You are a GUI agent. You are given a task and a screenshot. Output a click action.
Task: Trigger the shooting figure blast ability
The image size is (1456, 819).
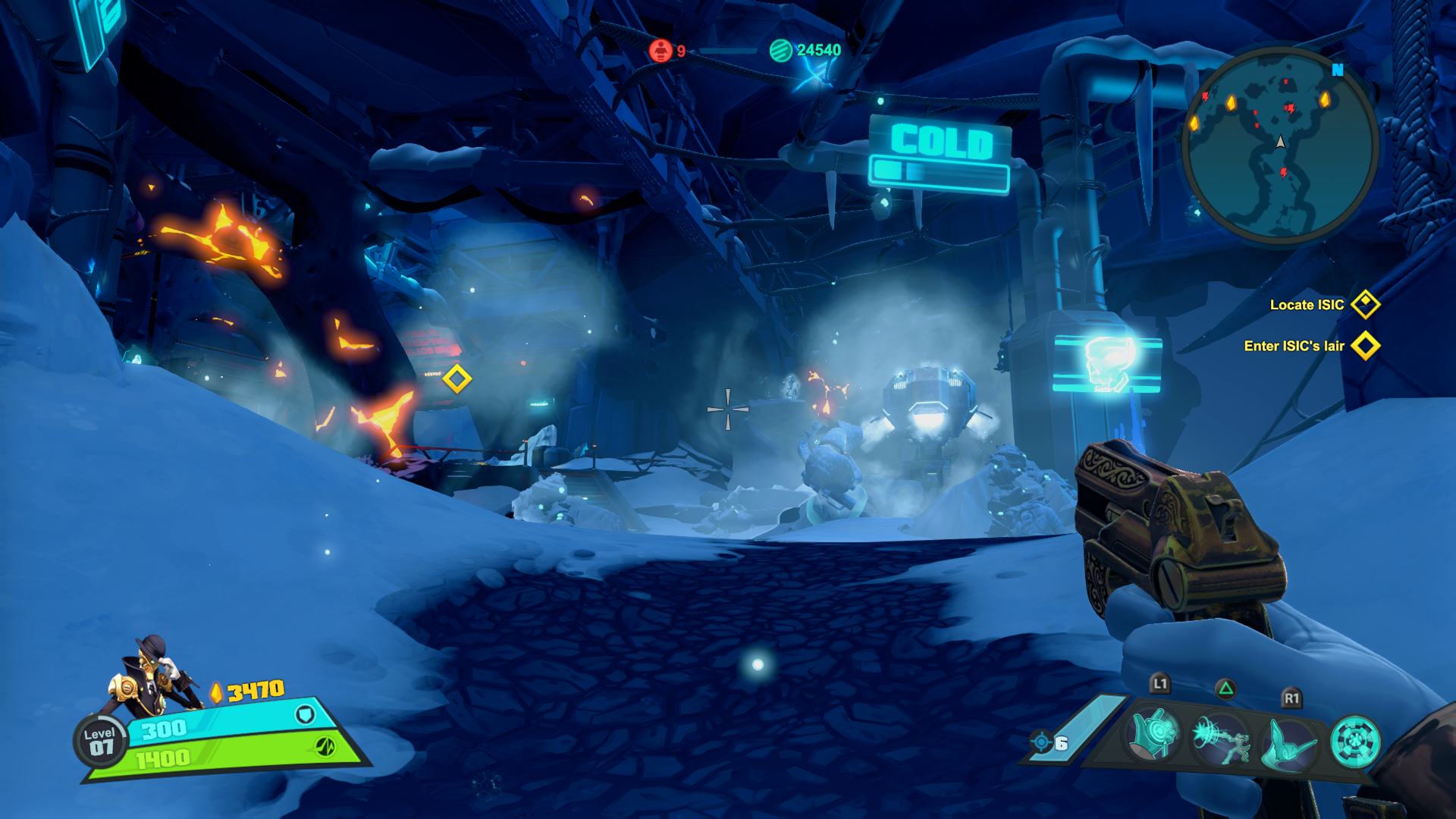pyautogui.click(x=1221, y=739)
